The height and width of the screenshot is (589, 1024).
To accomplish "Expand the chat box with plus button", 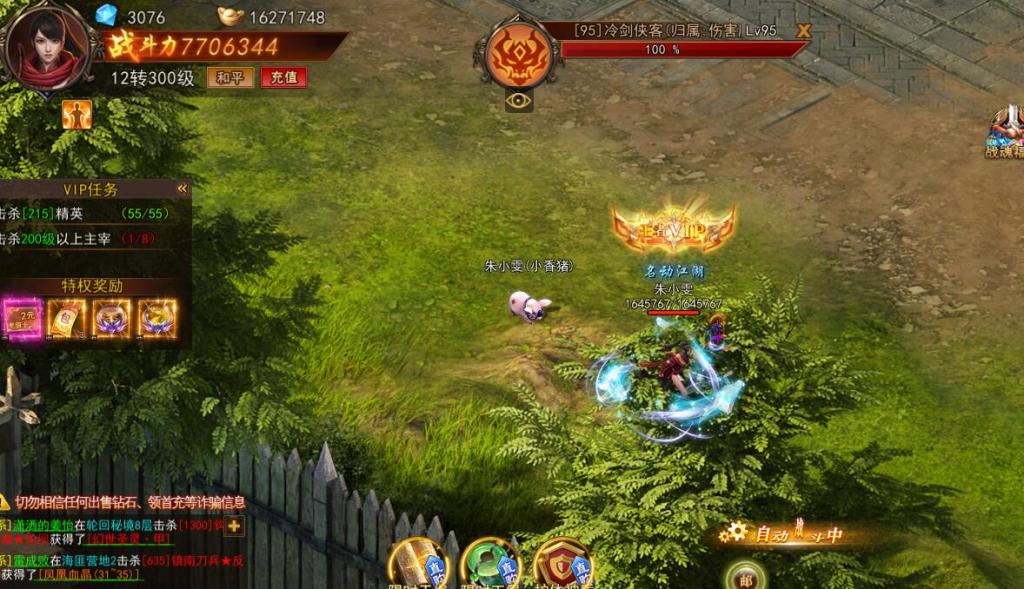I will [x=234, y=526].
